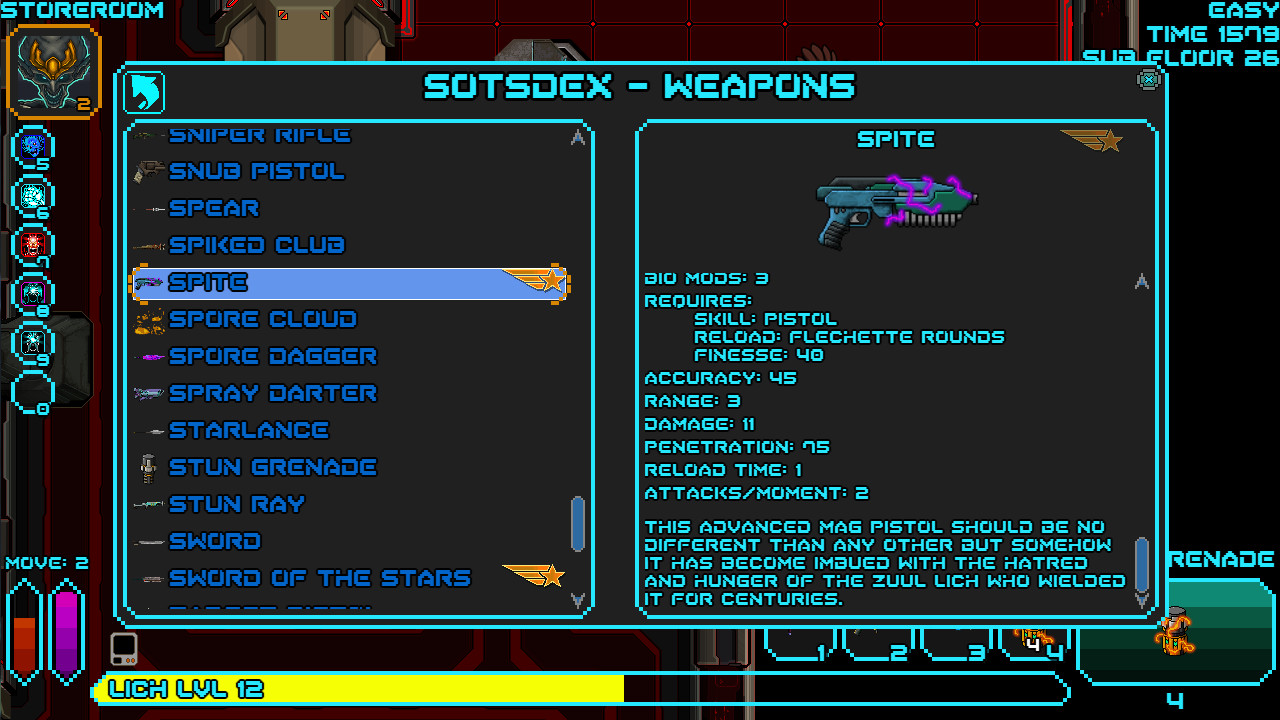View Spore Cloud weapon details

click(x=262, y=319)
